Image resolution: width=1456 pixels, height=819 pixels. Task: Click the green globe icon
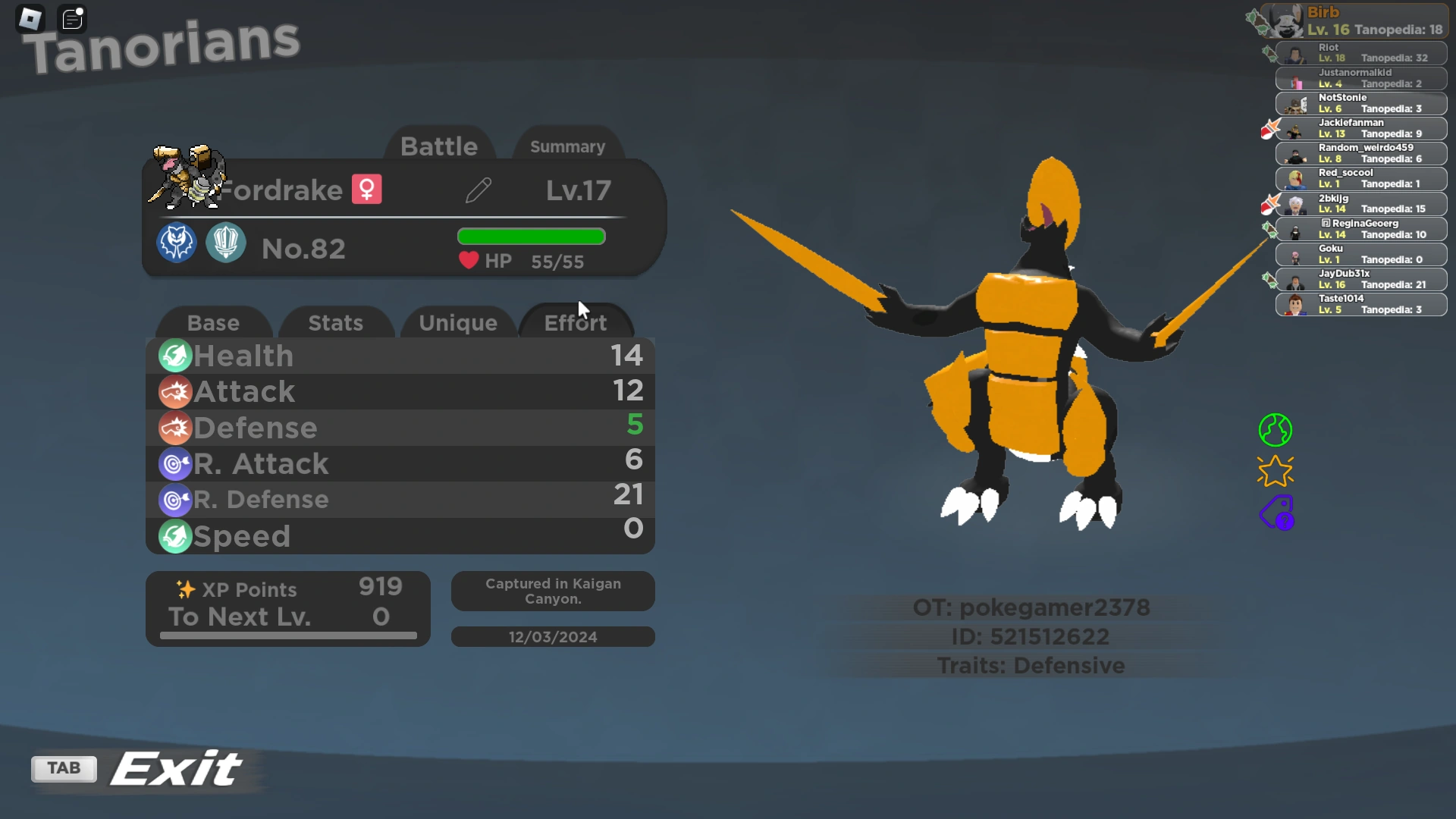pos(1276,429)
